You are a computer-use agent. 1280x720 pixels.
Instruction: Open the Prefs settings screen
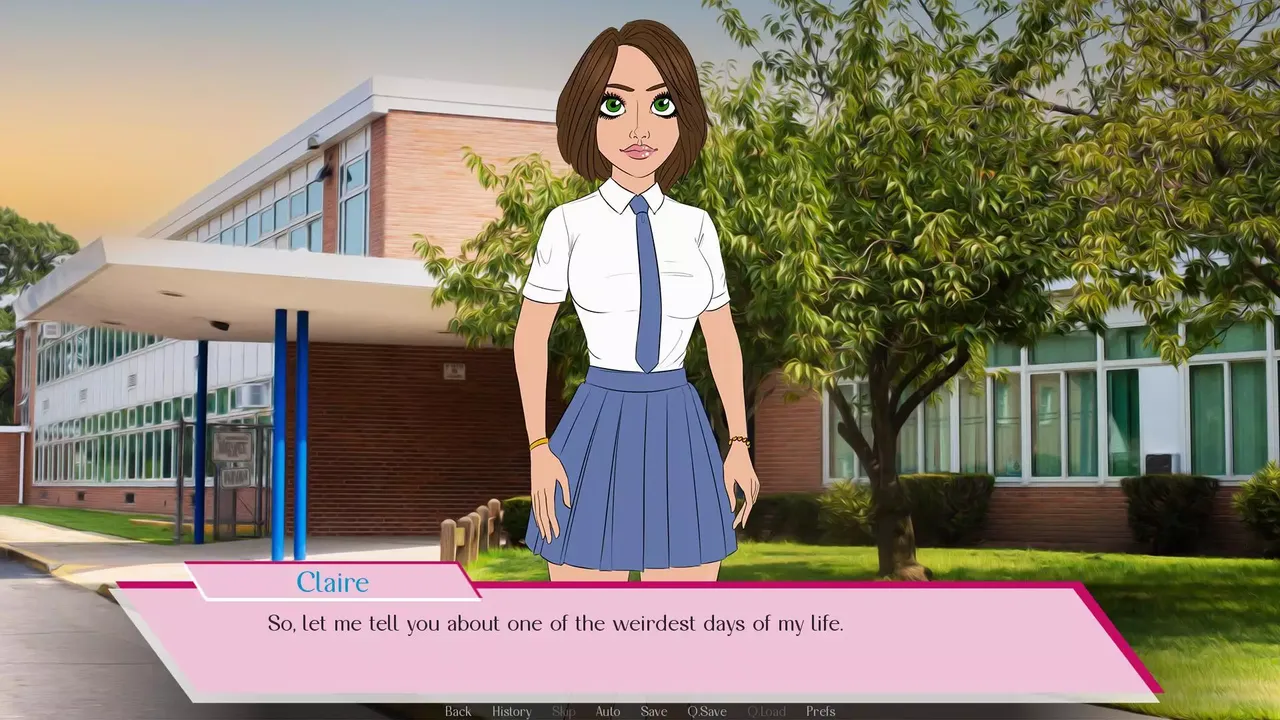[821, 711]
